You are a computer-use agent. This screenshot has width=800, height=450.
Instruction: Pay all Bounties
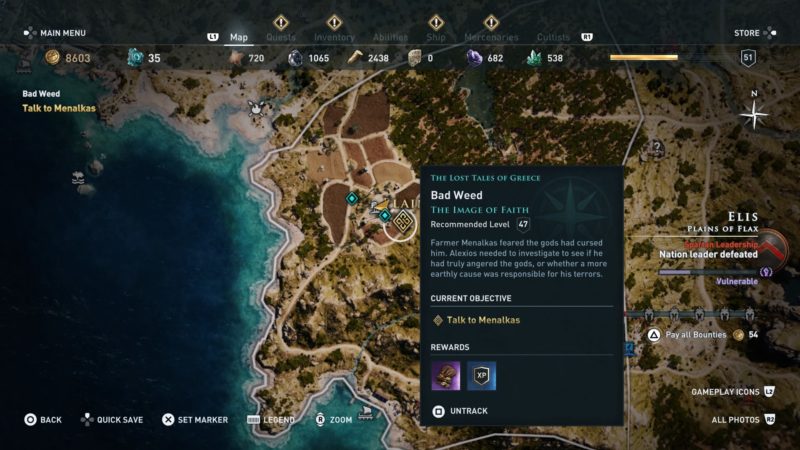(x=692, y=334)
